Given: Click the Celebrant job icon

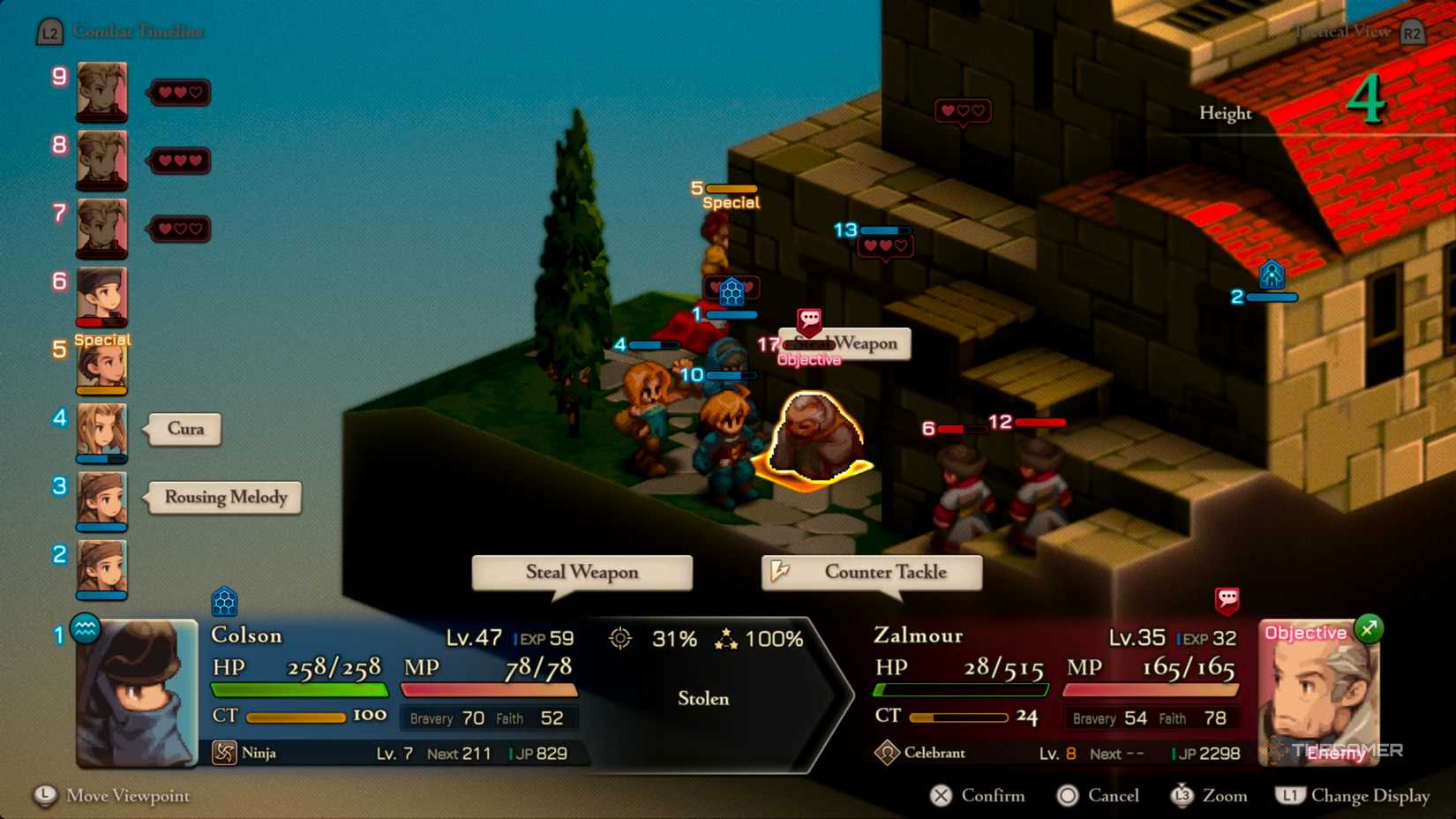Looking at the screenshot, I should click(886, 753).
